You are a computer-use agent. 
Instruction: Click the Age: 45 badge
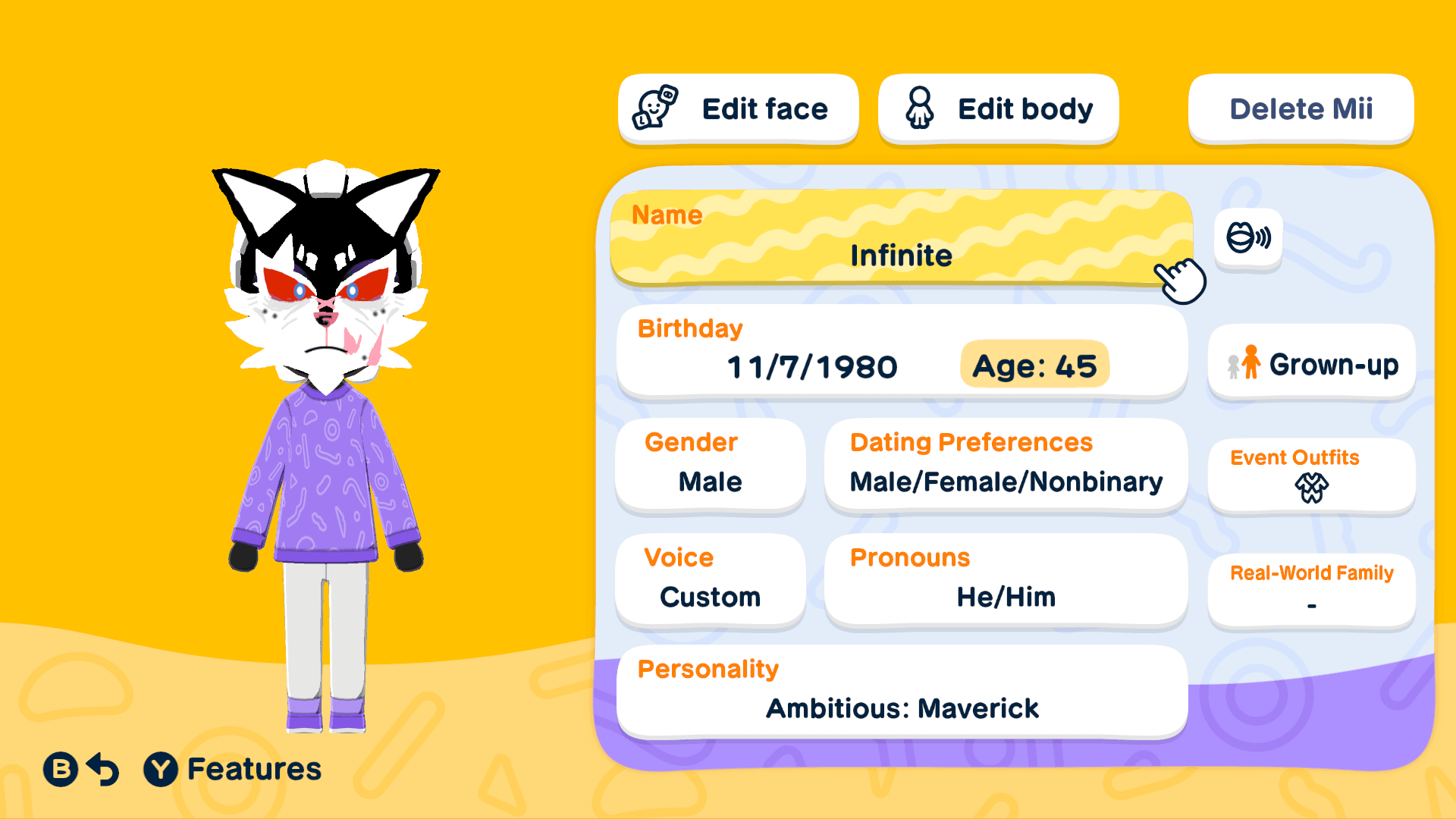coord(1034,366)
